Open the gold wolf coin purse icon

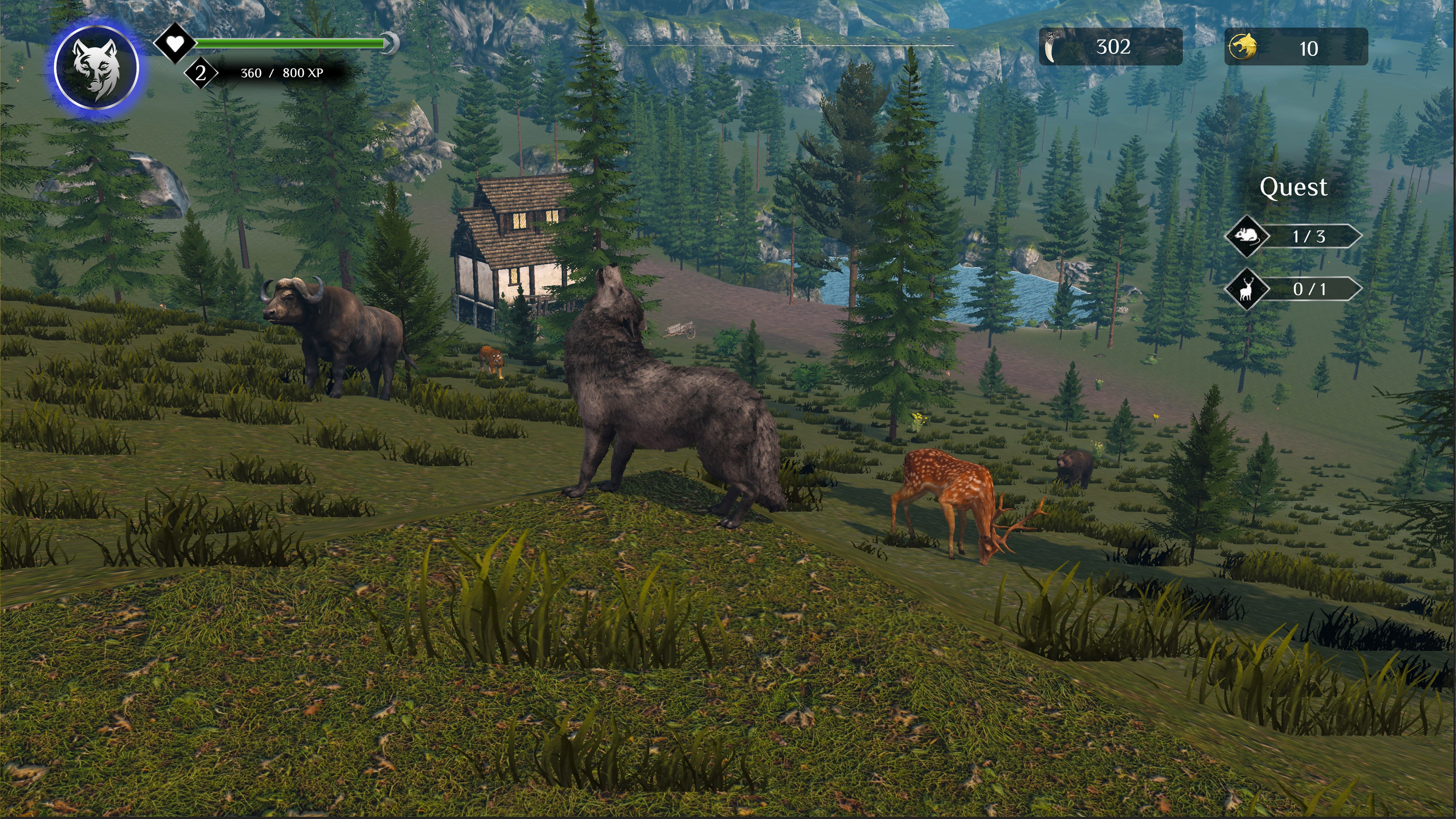(1246, 47)
